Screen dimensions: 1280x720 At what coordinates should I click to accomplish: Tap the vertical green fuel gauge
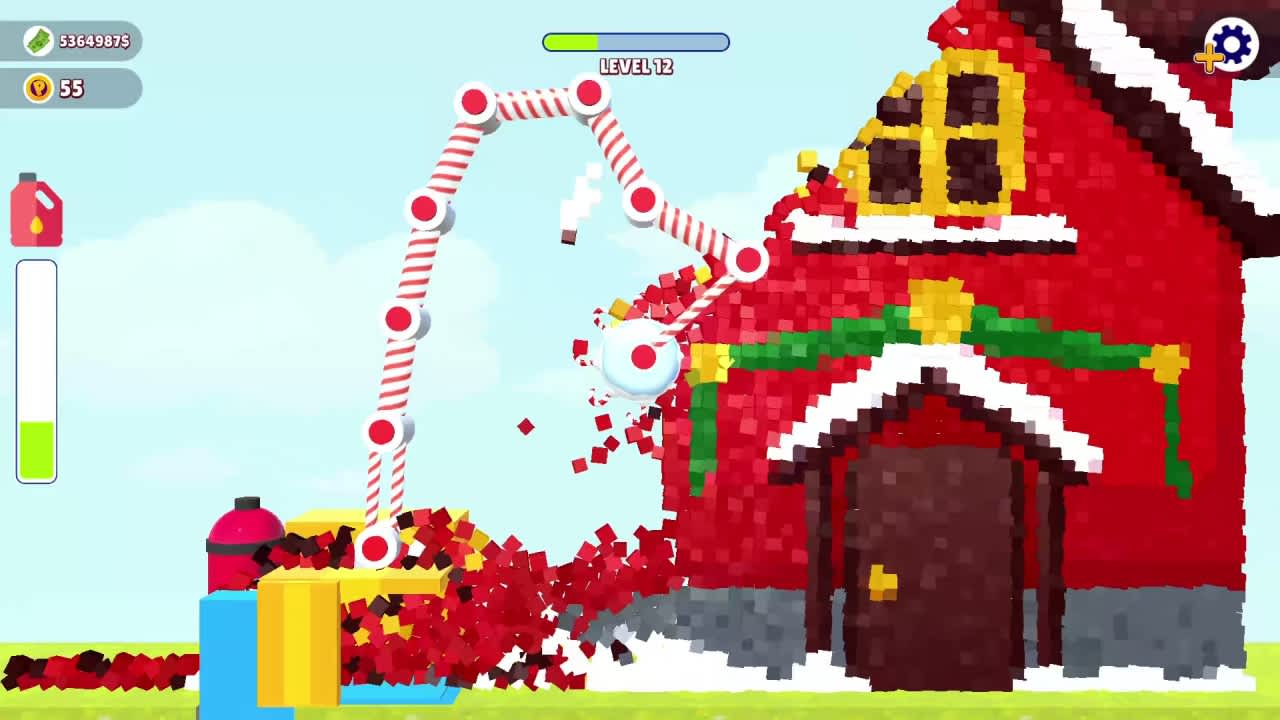click(x=36, y=370)
